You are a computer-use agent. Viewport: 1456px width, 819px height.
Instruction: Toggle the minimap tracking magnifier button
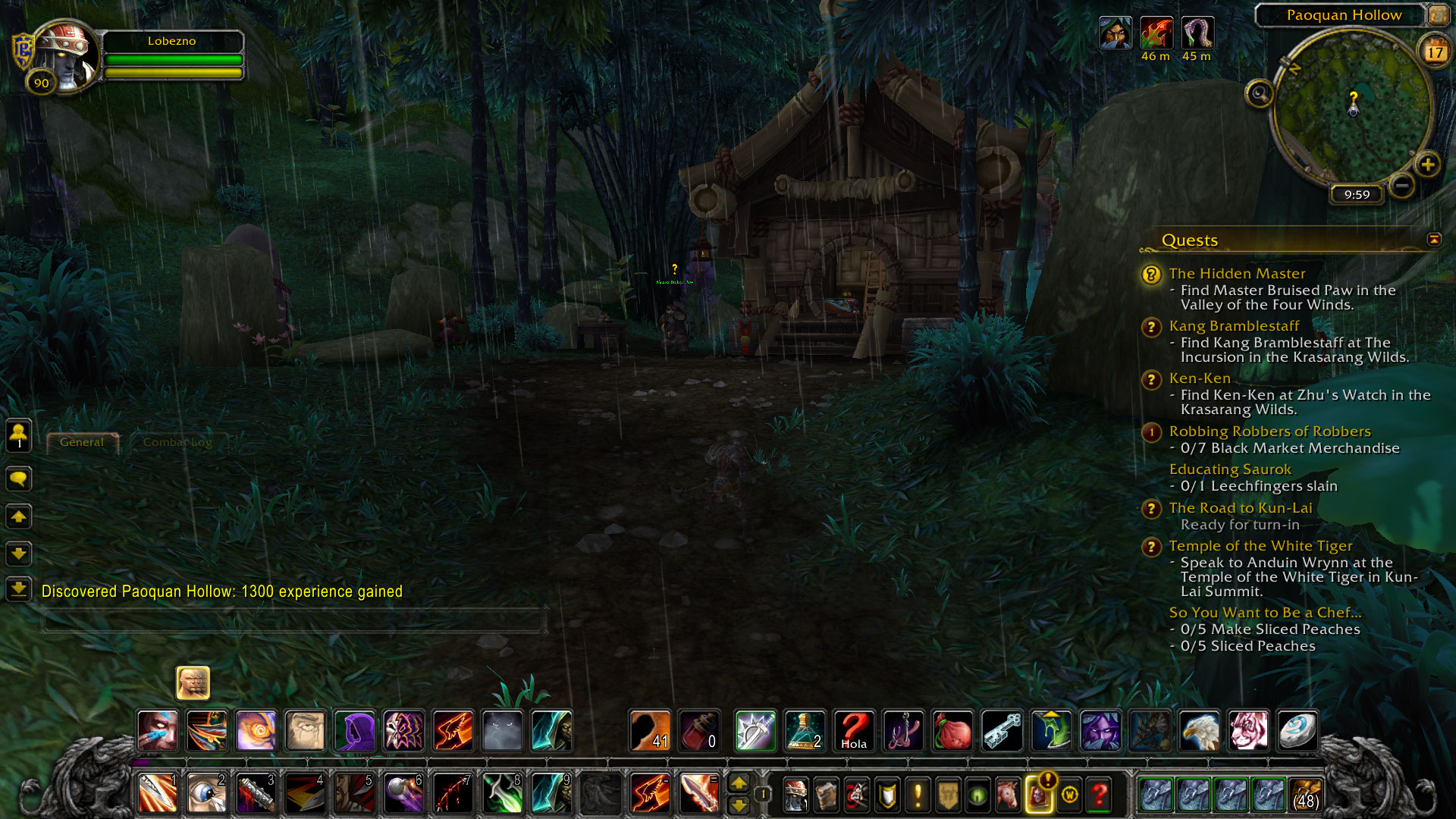pyautogui.click(x=1260, y=94)
